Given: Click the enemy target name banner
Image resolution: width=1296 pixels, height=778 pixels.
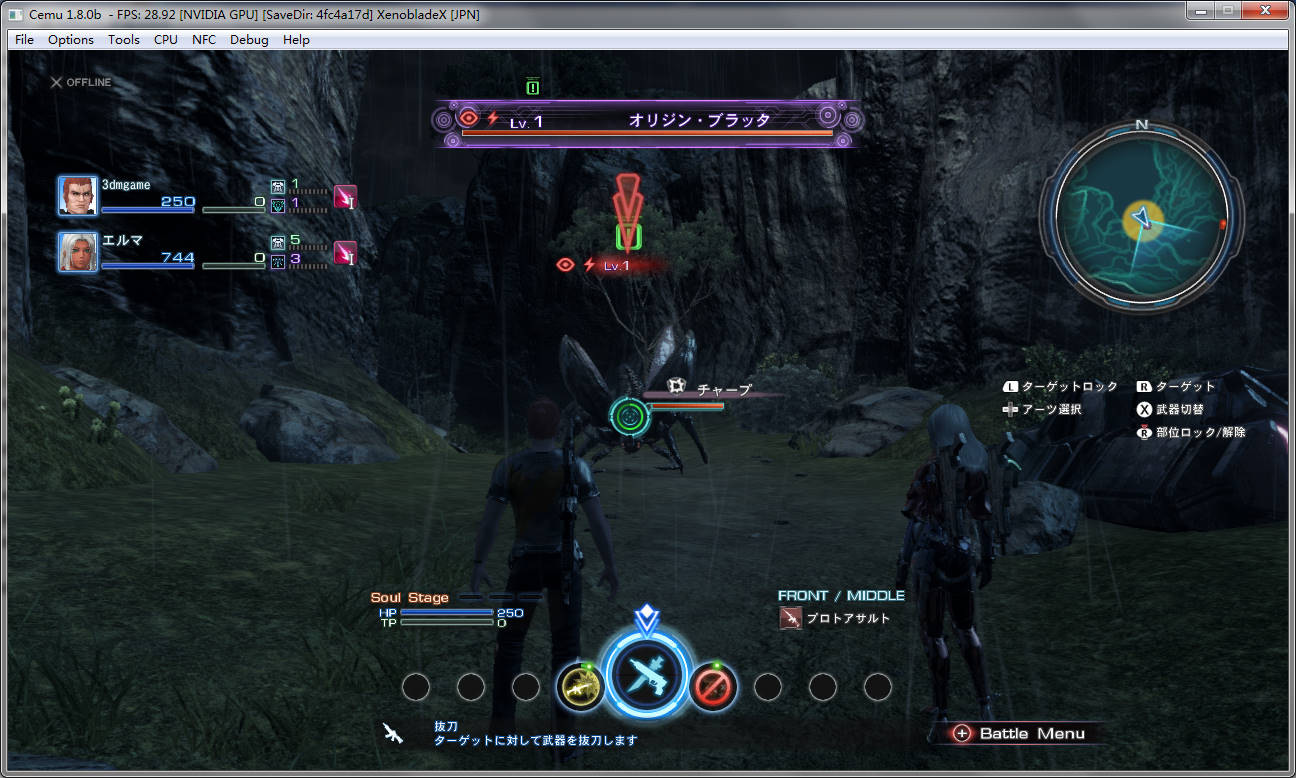Looking at the screenshot, I should tap(648, 121).
